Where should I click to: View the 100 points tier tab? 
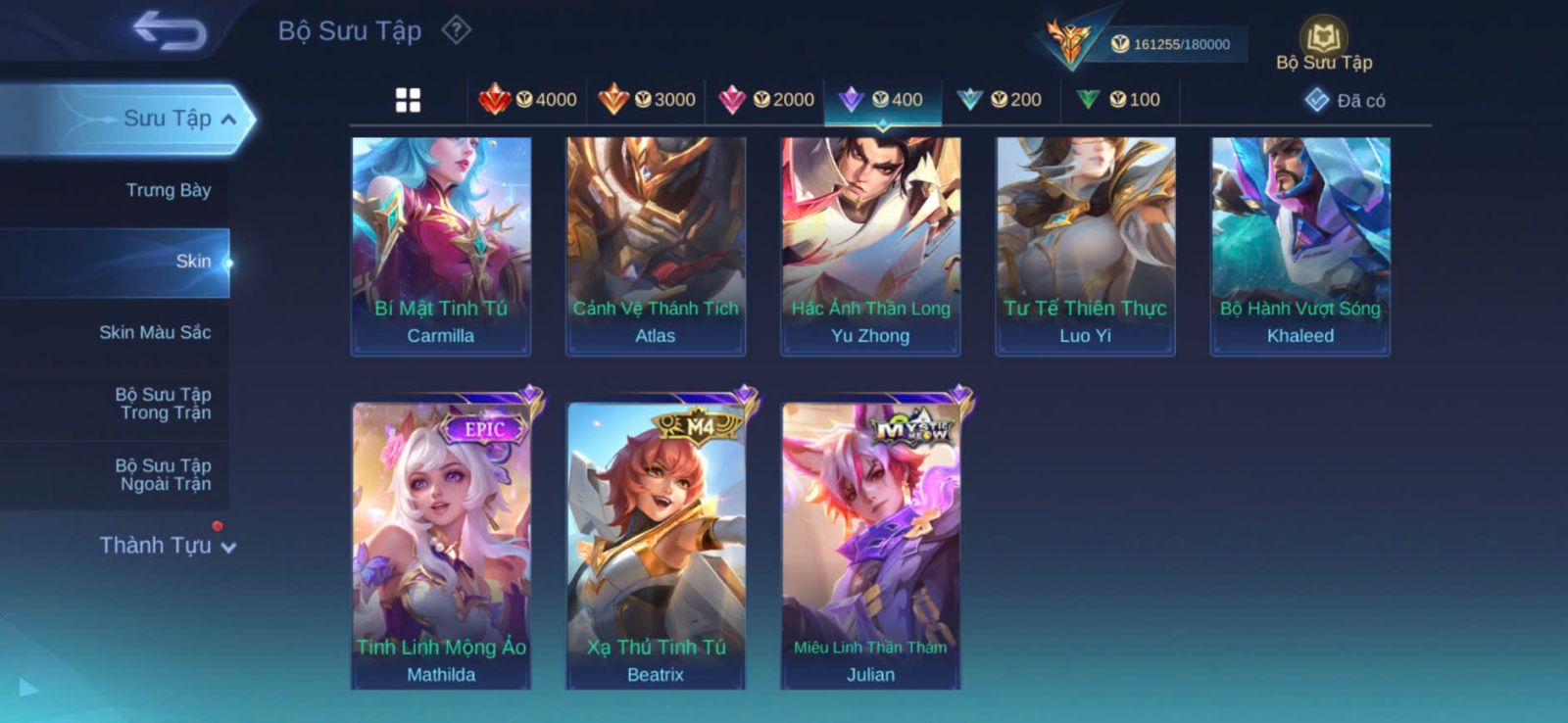(x=1118, y=100)
